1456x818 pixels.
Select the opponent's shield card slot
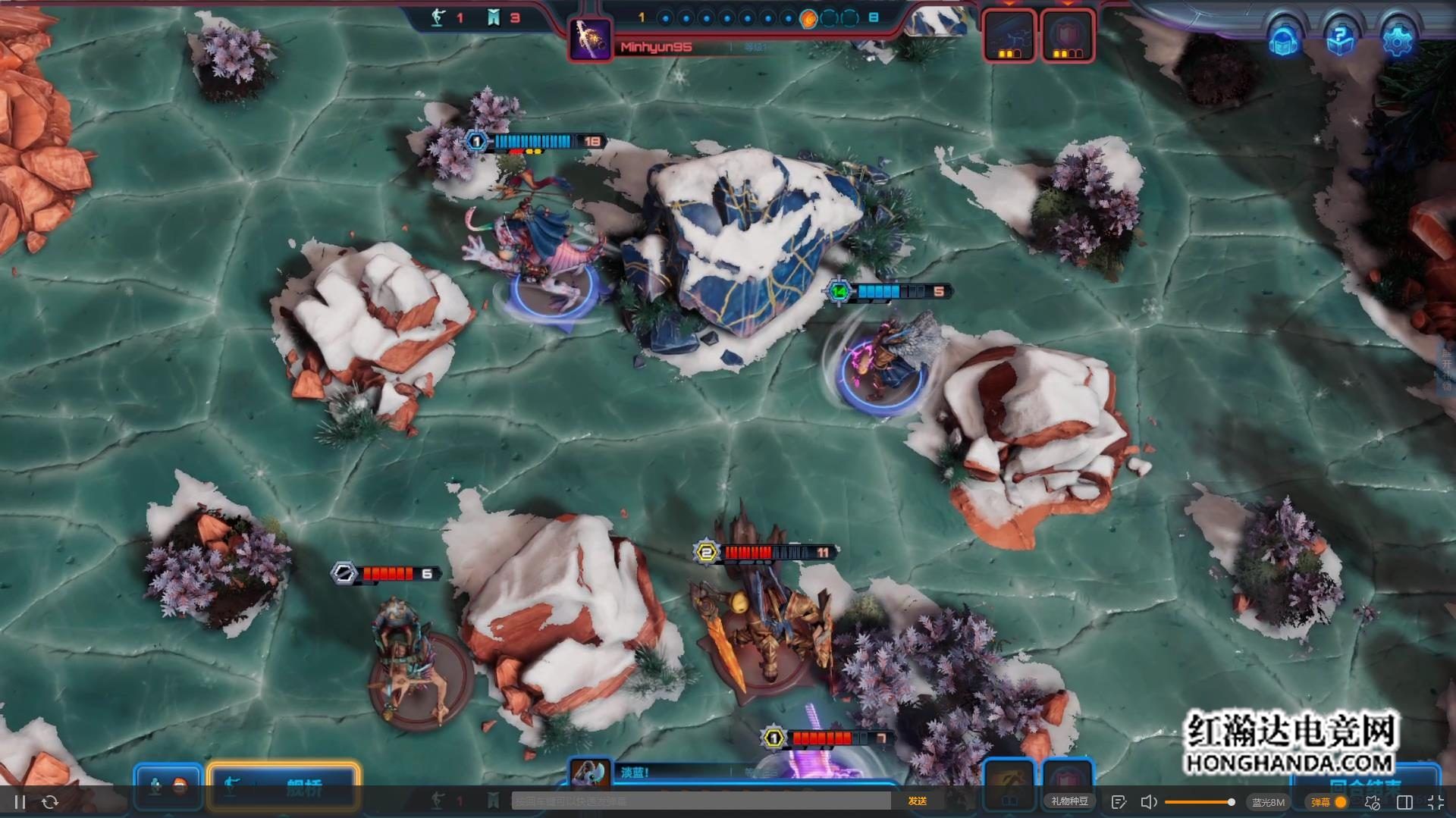1068,36
